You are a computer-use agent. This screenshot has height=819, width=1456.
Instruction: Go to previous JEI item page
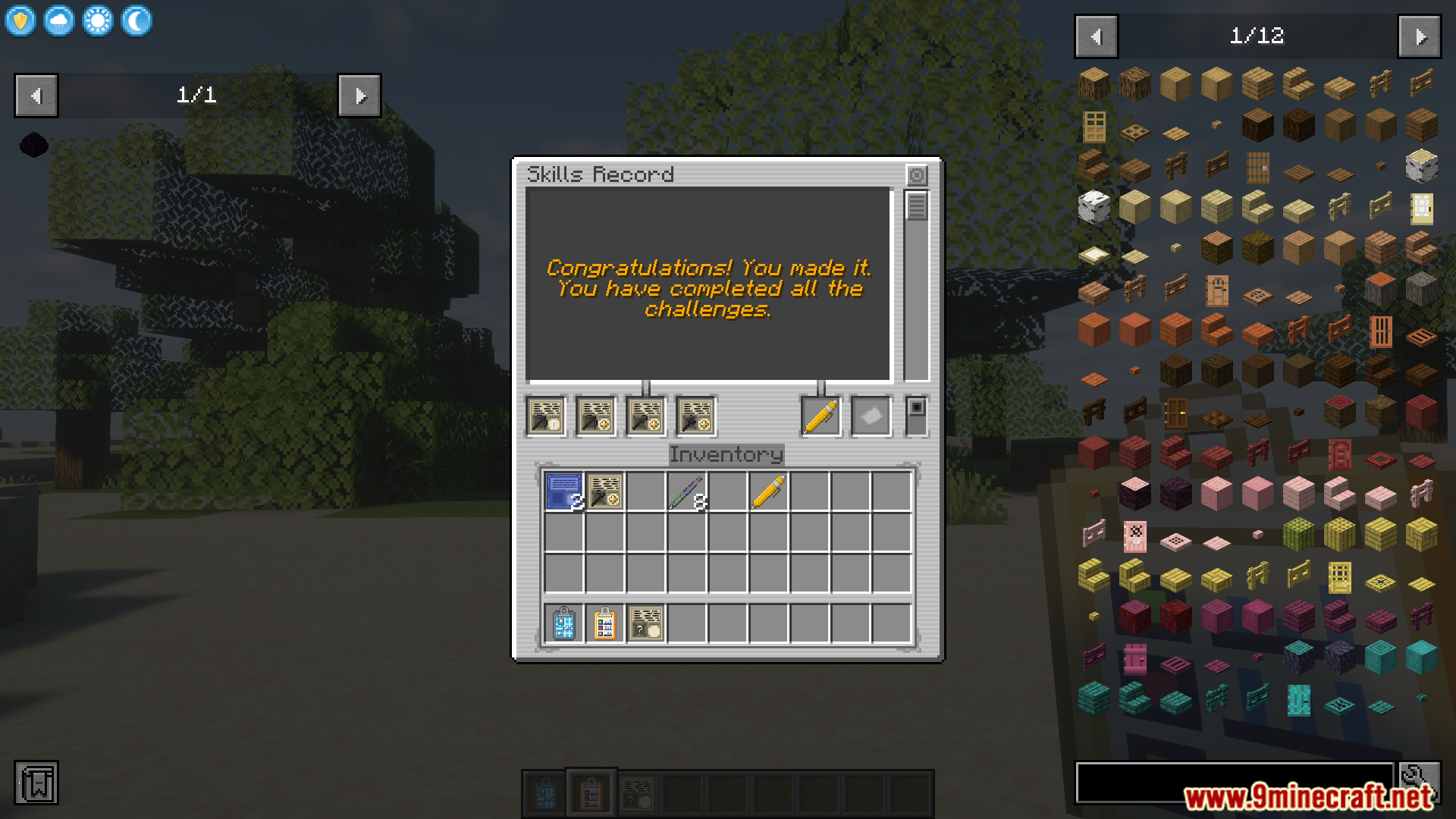click(1096, 36)
